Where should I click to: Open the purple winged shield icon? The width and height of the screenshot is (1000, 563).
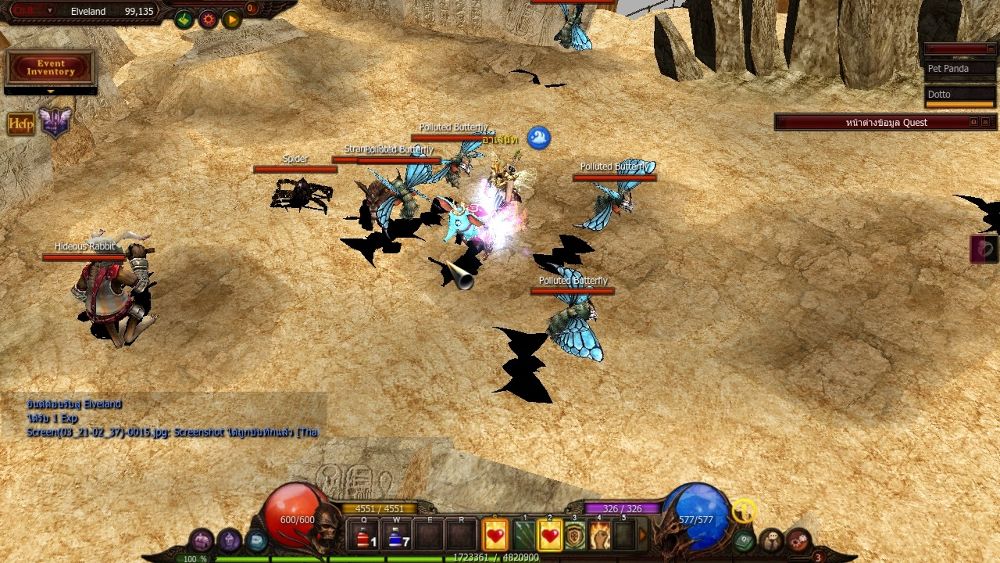55,123
